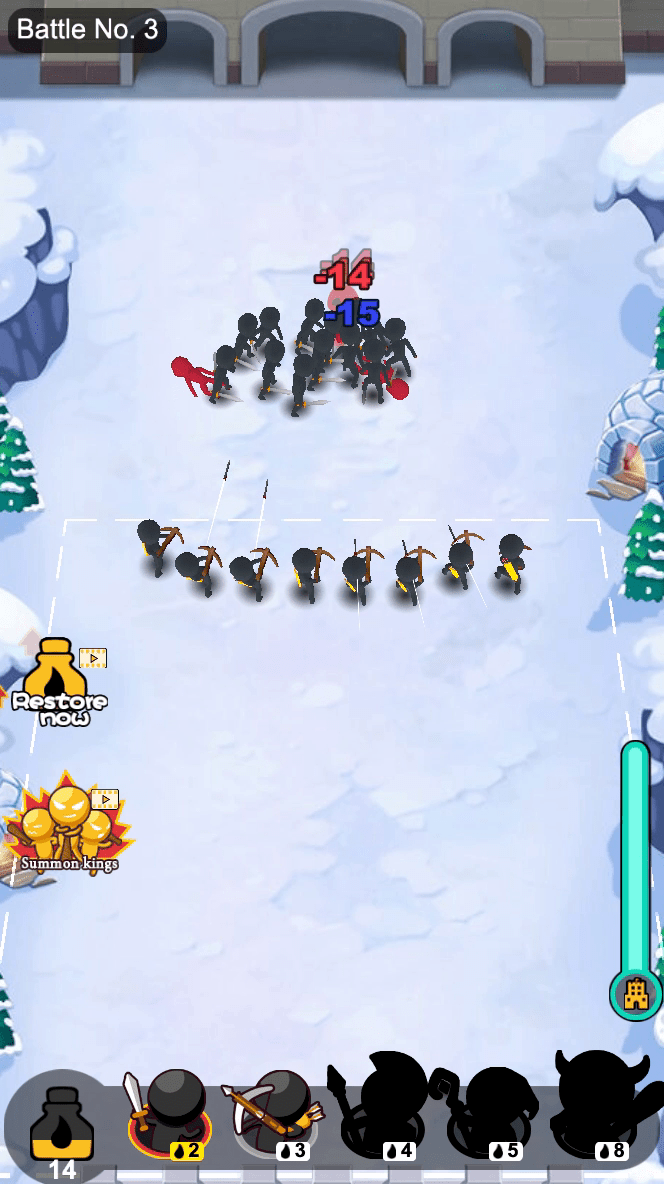Select the swordsman unit costing 2
The image size is (664, 1184).
(168, 1112)
